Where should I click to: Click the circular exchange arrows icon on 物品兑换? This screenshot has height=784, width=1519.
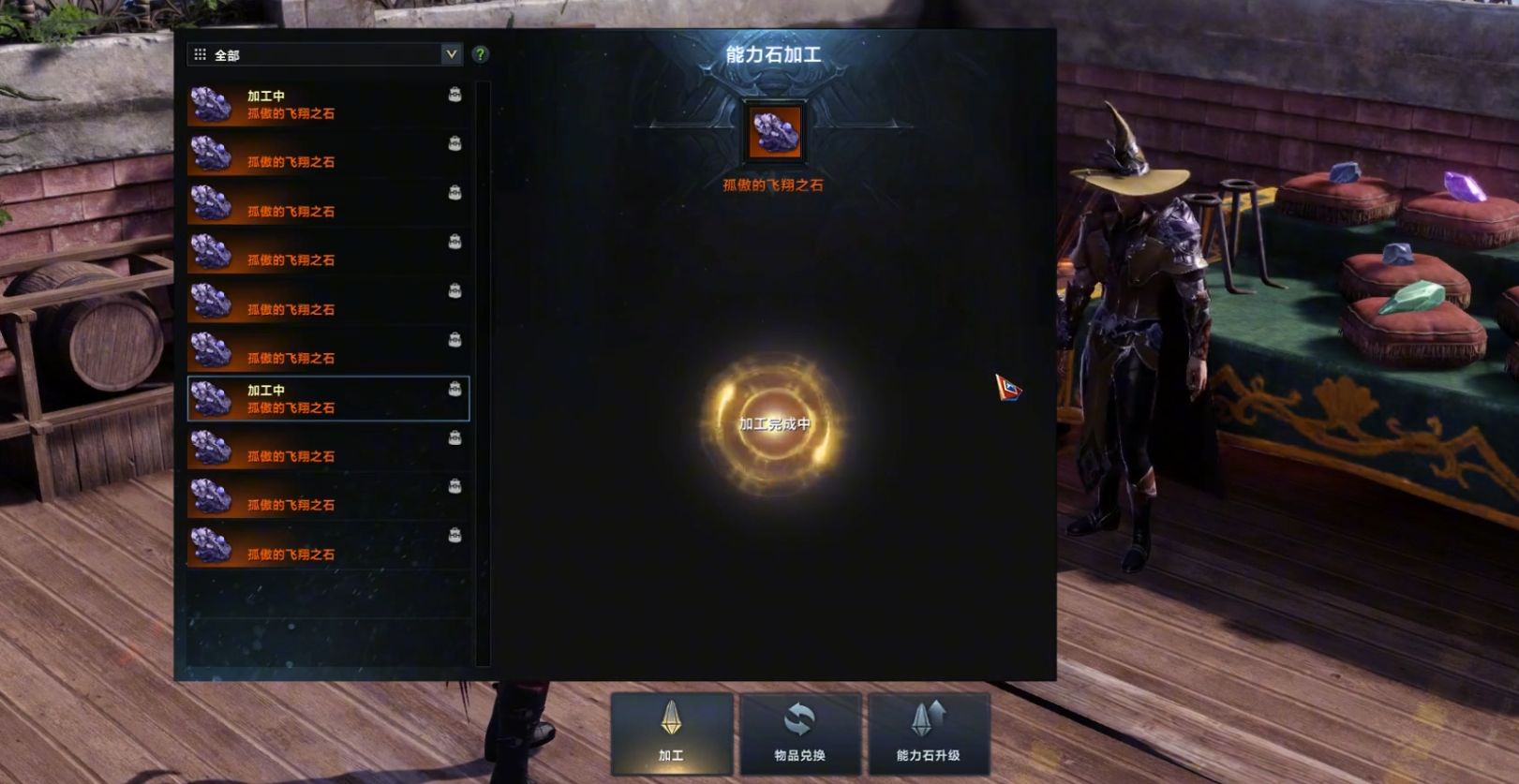(799, 717)
